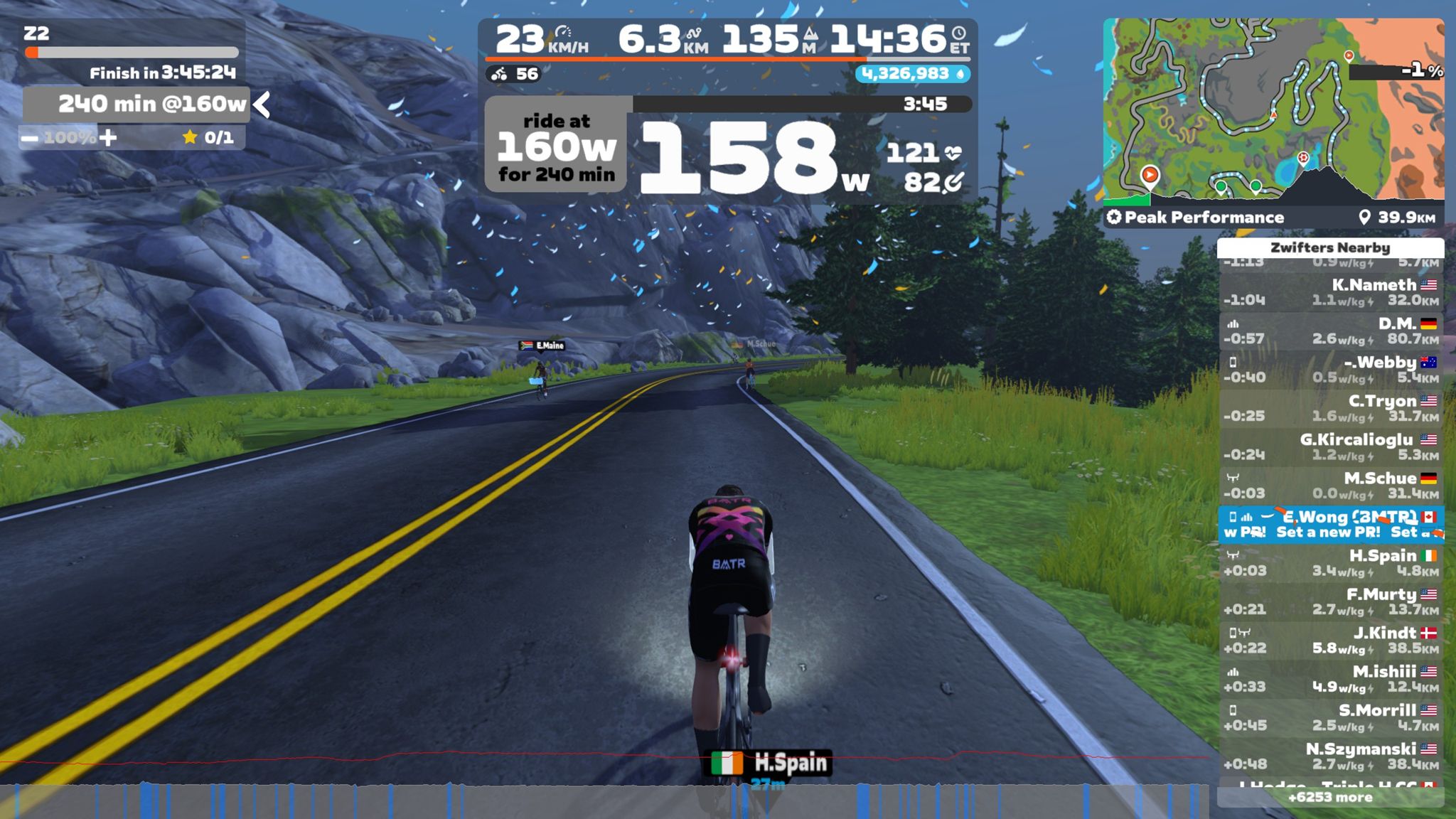The height and width of the screenshot is (819, 1456).
Task: Select F.Murty from the riders list
Action: pyautogui.click(x=1331, y=601)
